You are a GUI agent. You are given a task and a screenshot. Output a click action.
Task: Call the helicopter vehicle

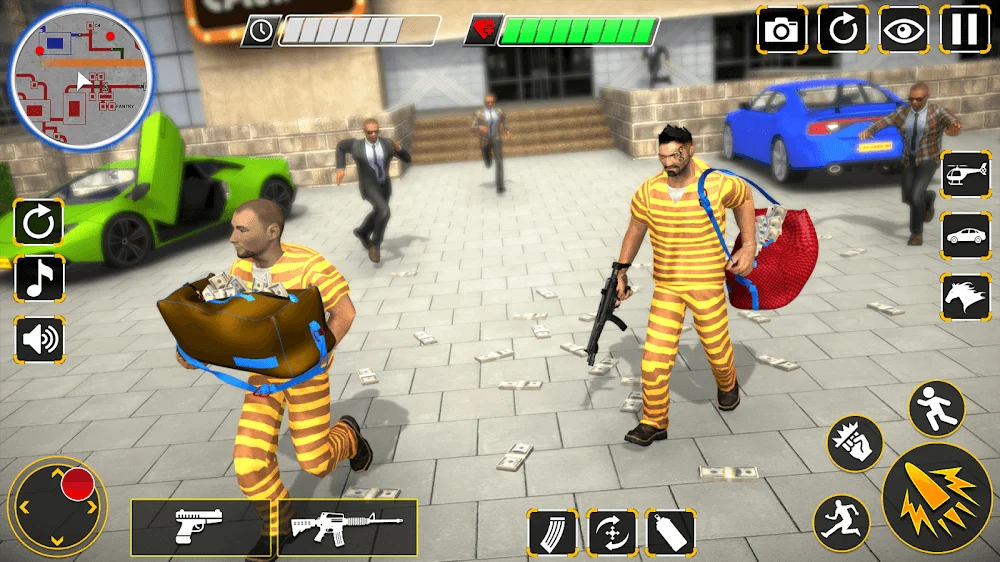[x=965, y=176]
